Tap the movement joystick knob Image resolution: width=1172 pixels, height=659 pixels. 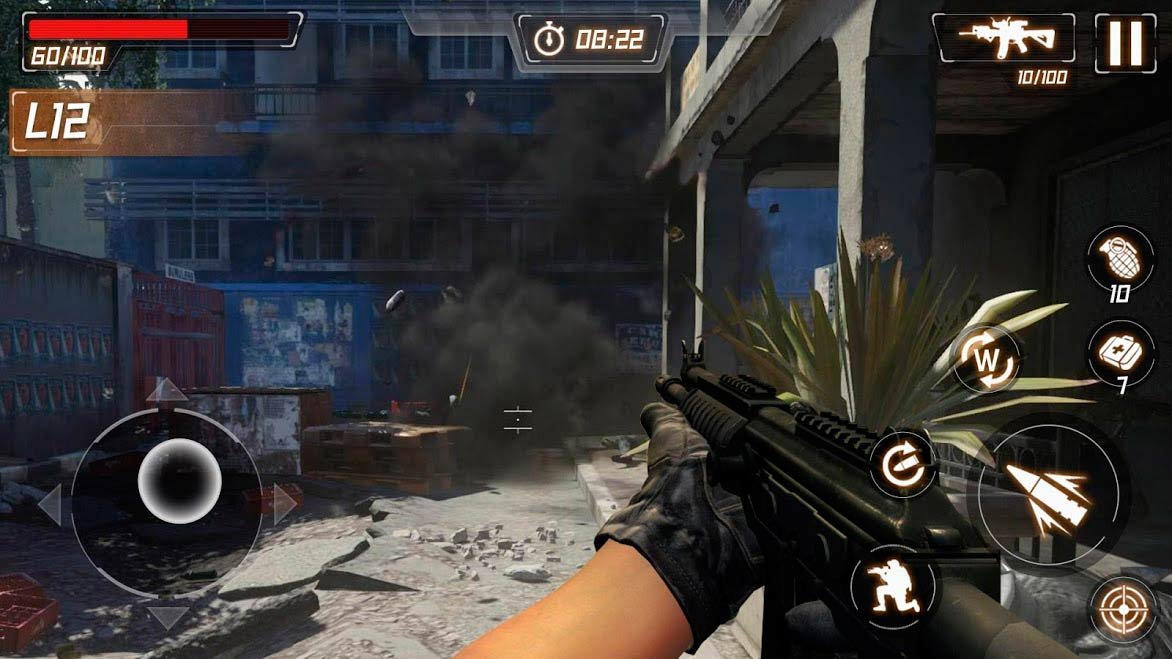(x=179, y=480)
